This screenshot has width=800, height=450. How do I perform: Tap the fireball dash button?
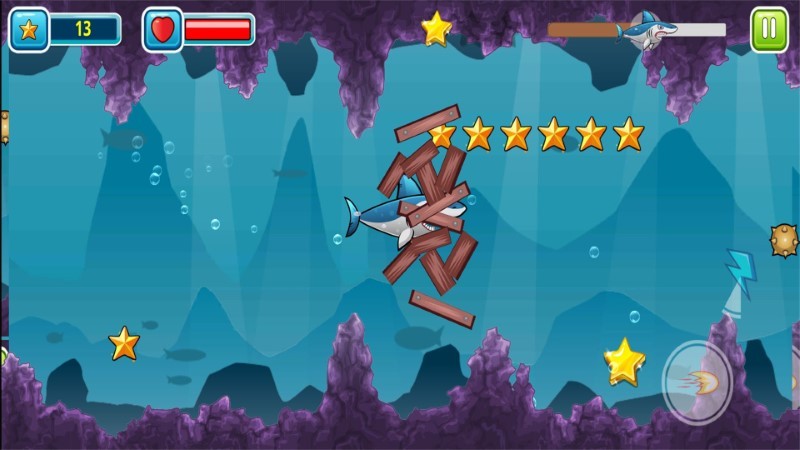pyautogui.click(x=697, y=382)
